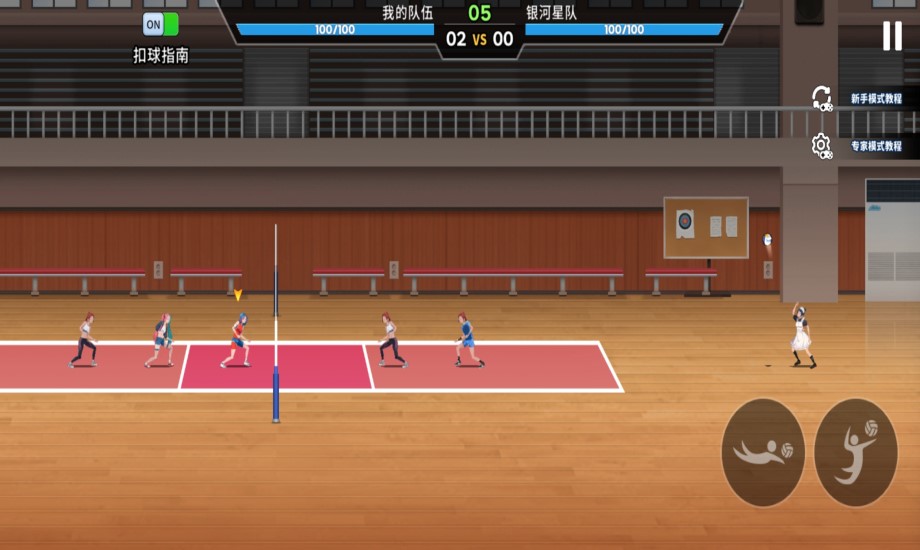The height and width of the screenshot is (550, 920).
Task: Pause the volleyball match
Action: [x=891, y=37]
